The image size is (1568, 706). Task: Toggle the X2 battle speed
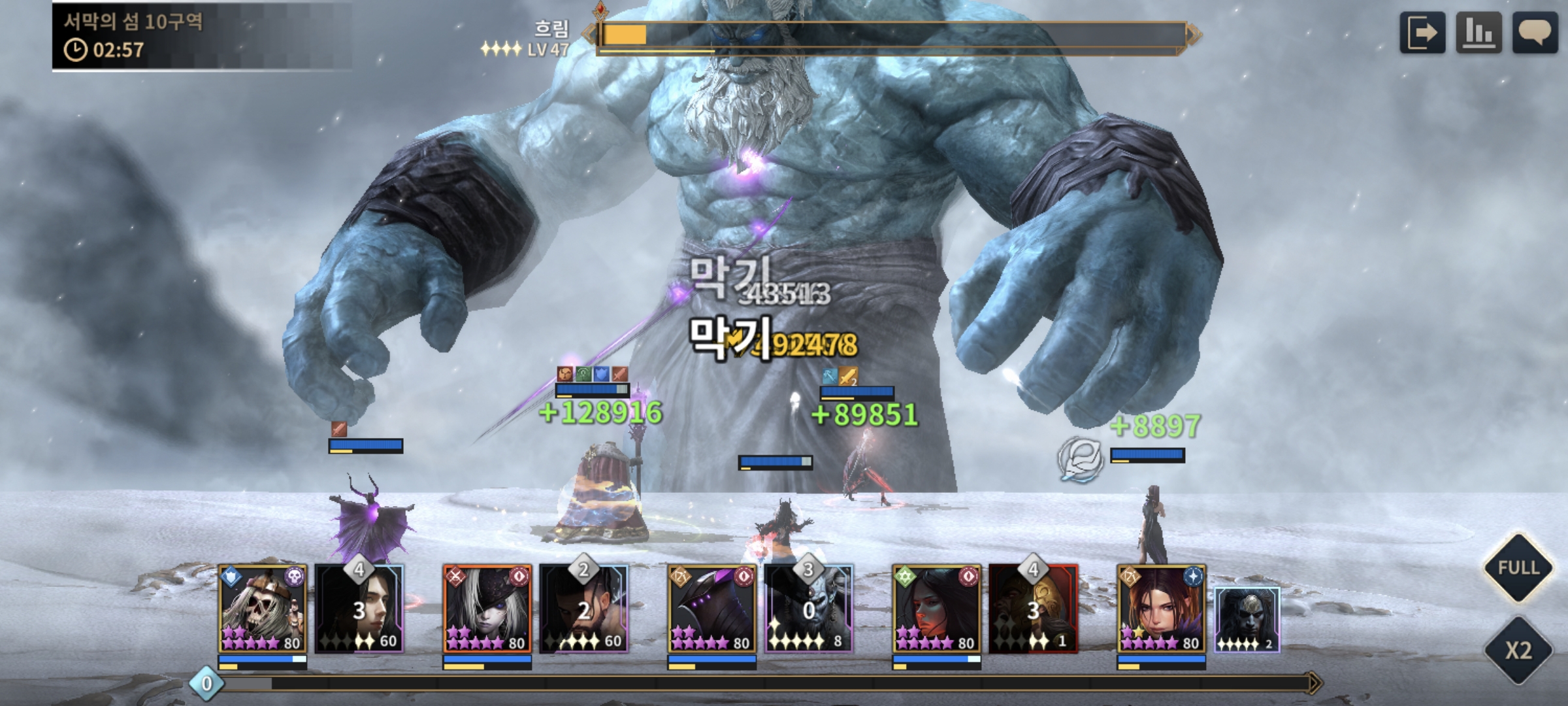[1518, 650]
